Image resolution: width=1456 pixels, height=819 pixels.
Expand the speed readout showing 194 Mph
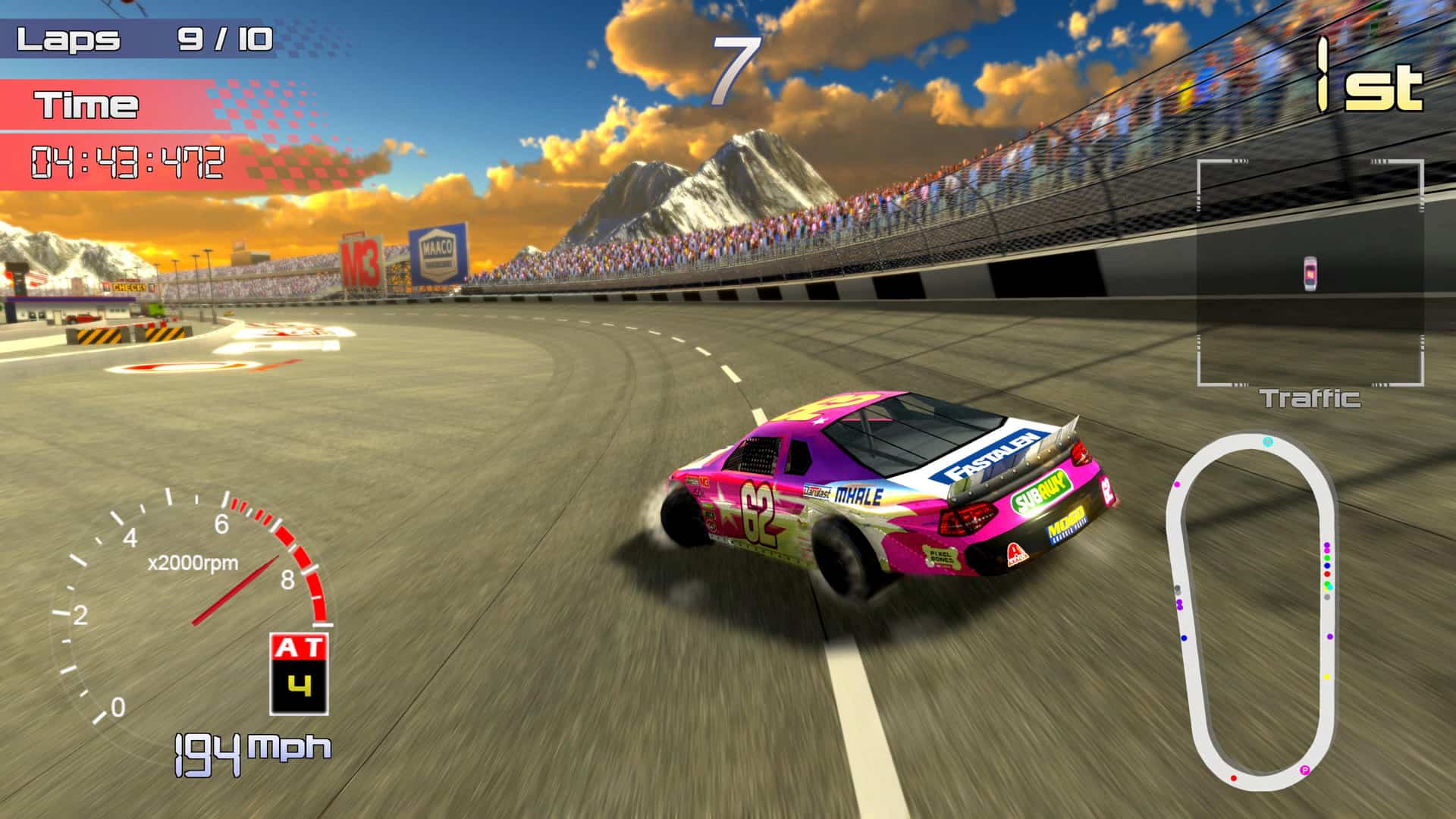click(x=250, y=747)
